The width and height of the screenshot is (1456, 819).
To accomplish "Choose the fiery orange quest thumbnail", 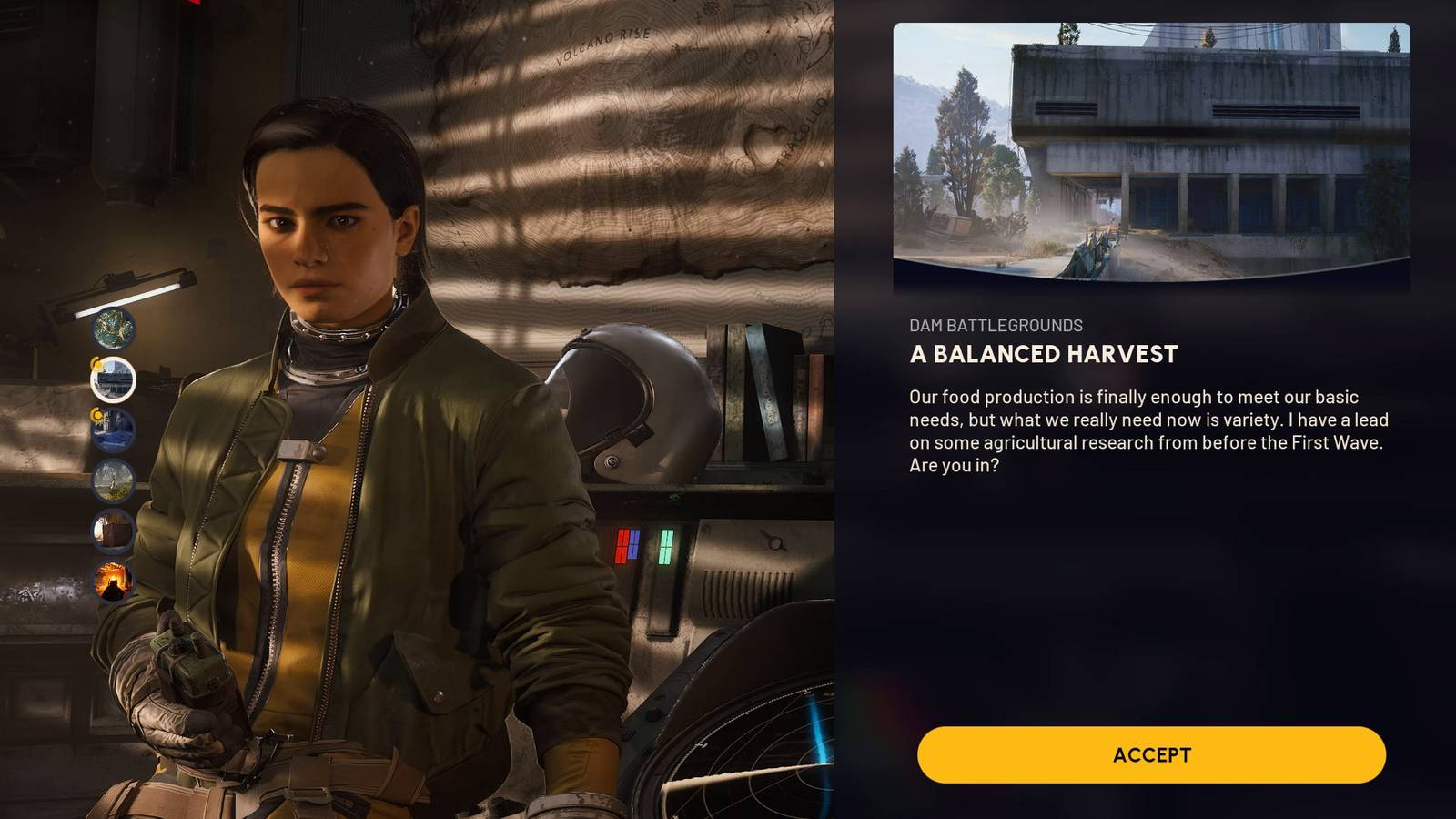I will [114, 581].
